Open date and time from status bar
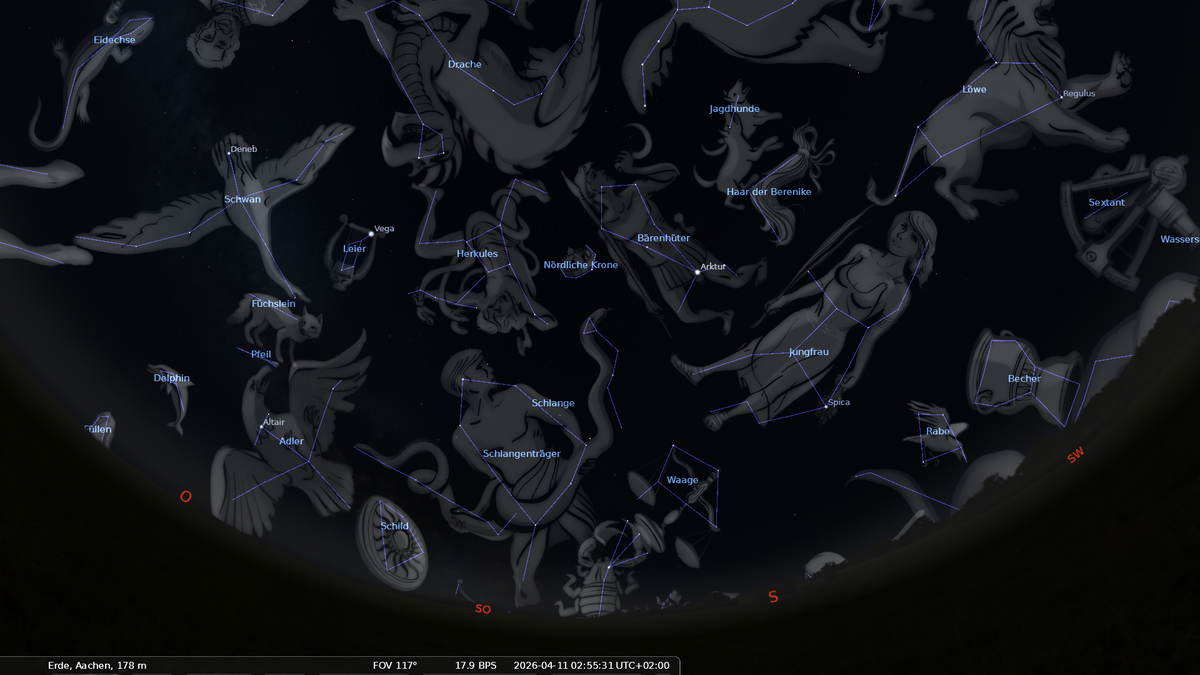 click(591, 665)
